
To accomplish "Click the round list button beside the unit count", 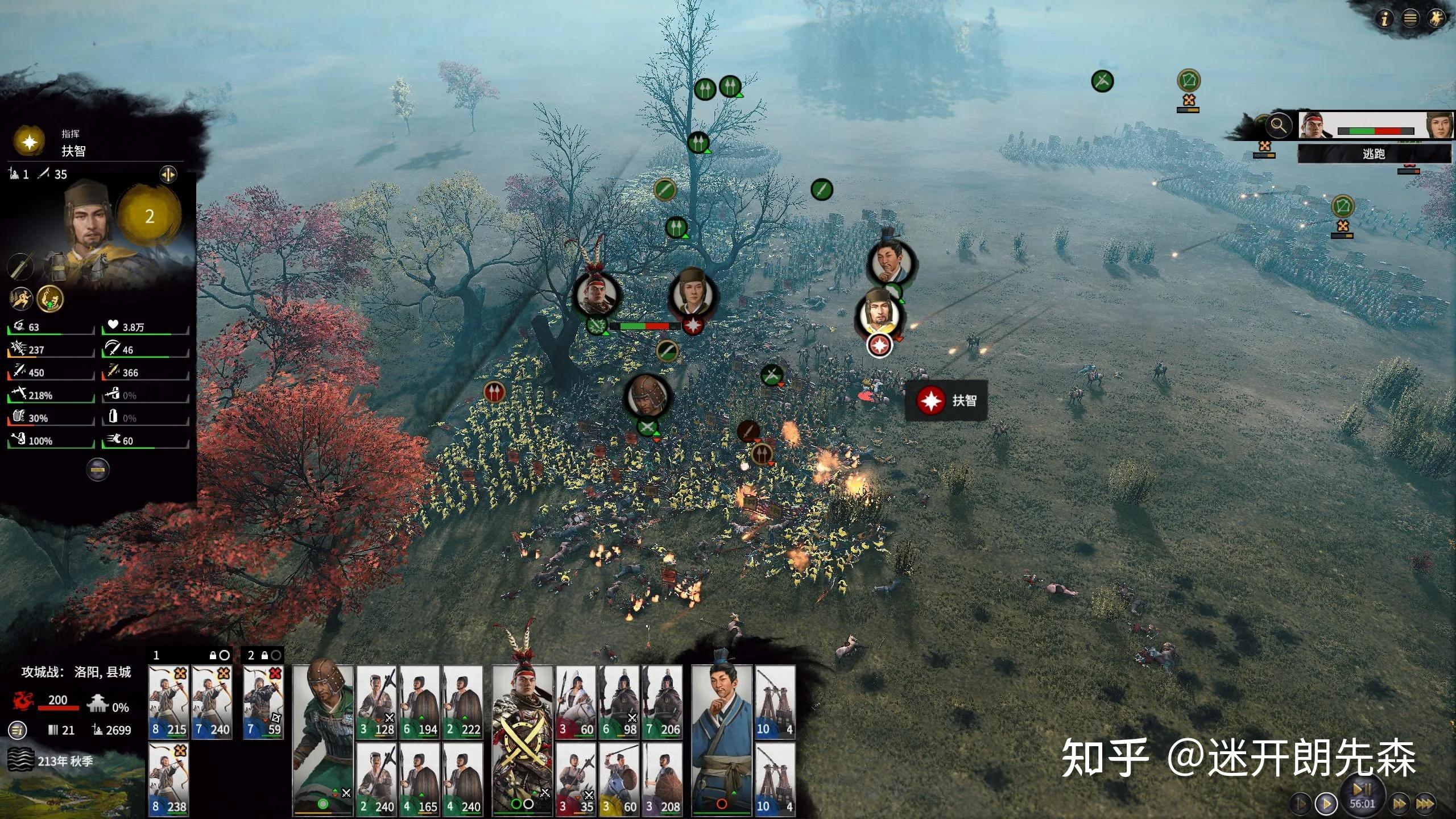I will (x=18, y=730).
